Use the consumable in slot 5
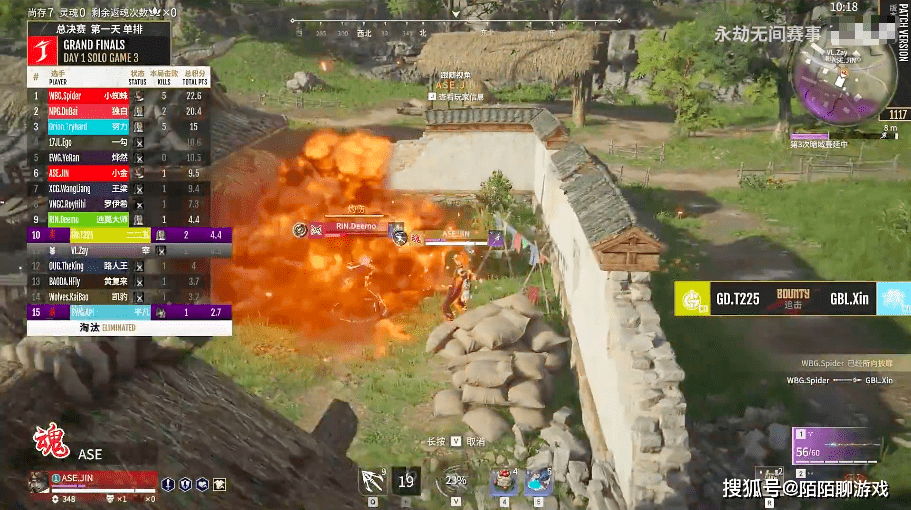 (538, 481)
